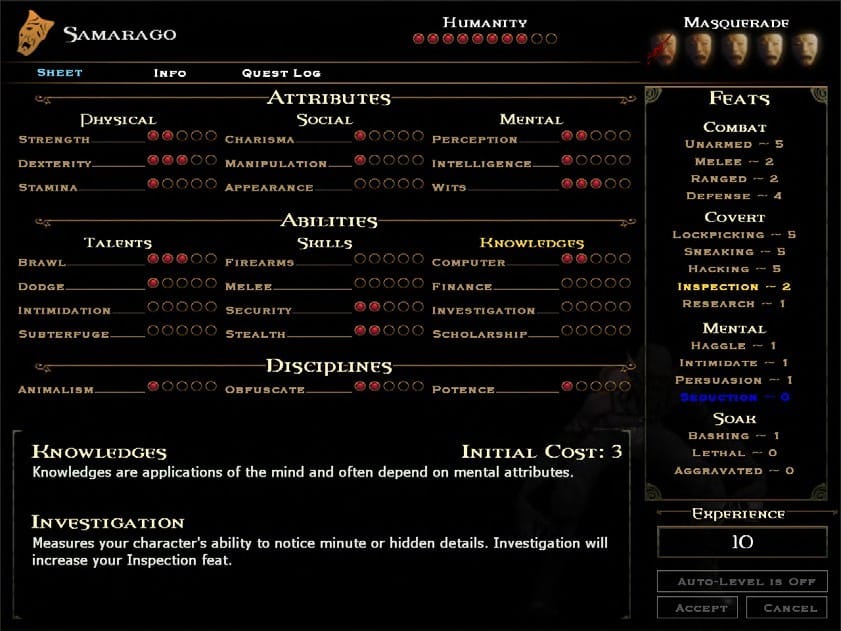The height and width of the screenshot is (631, 841).
Task: Switch to the Info tab
Action: click(169, 73)
